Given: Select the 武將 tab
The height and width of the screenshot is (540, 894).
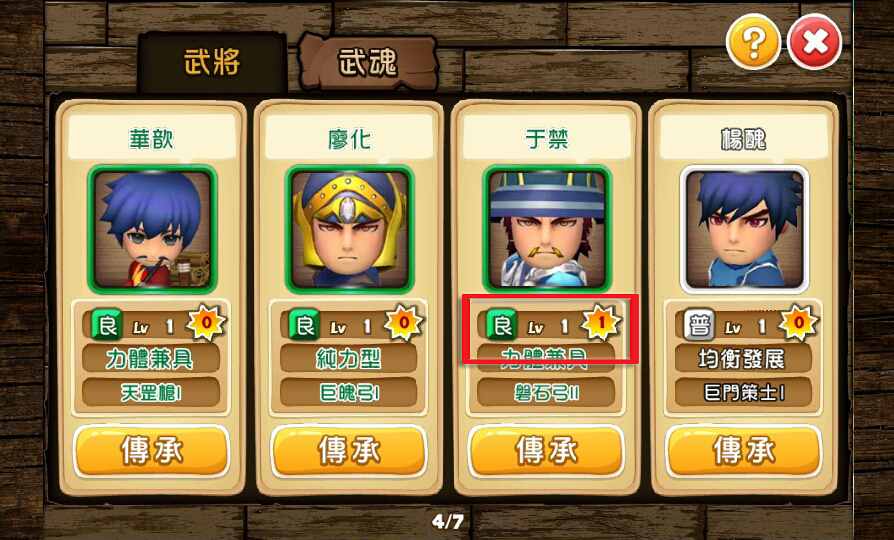Looking at the screenshot, I should click(213, 63).
